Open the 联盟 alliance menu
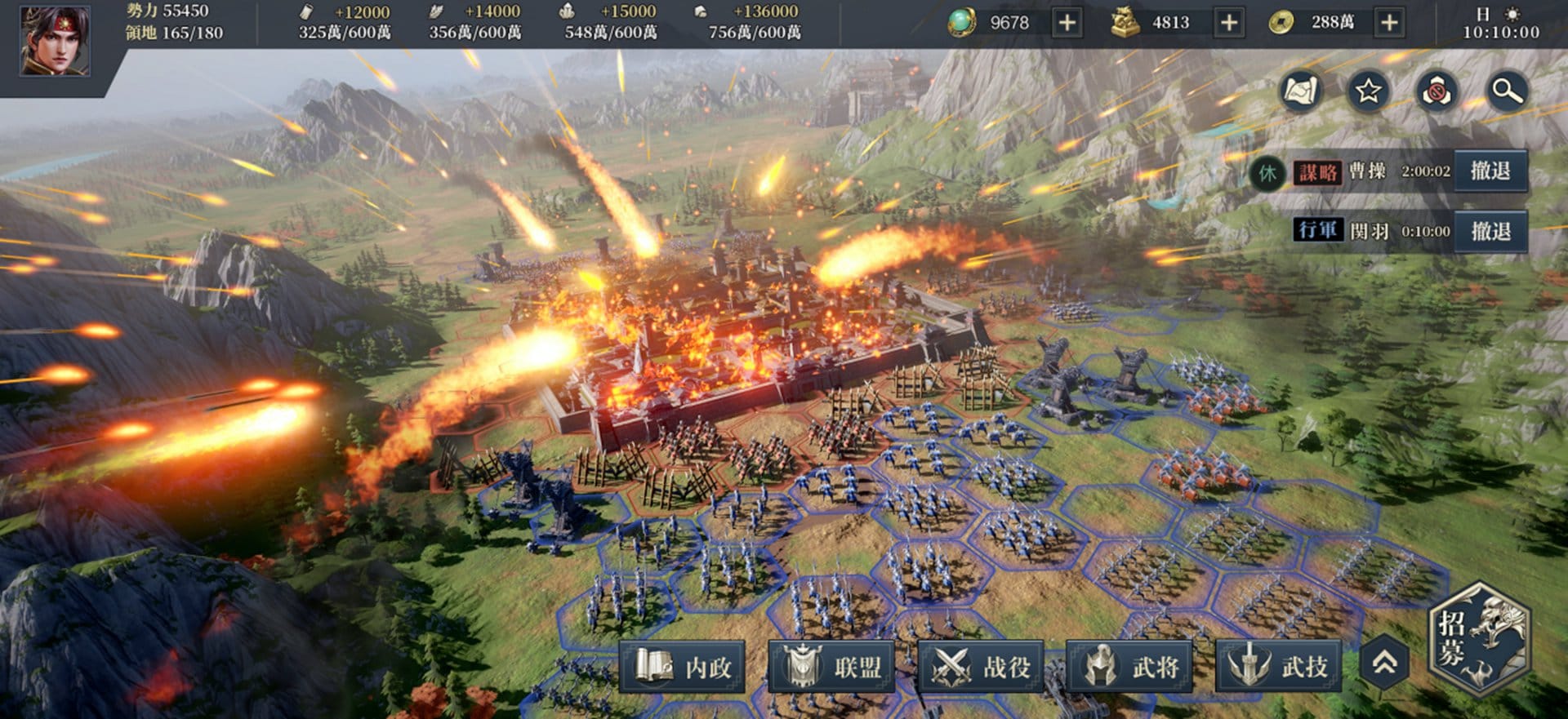Image resolution: width=1568 pixels, height=719 pixels. [832, 667]
